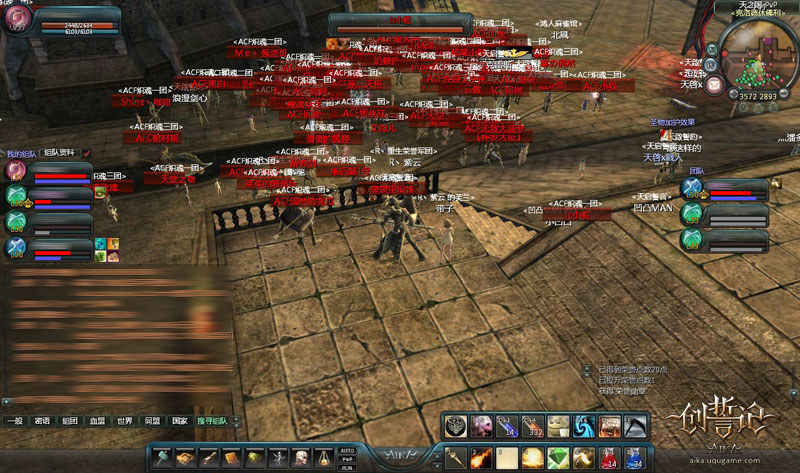Open the hammer icon menu
Screen dimensions: 800x473
coord(162,457)
